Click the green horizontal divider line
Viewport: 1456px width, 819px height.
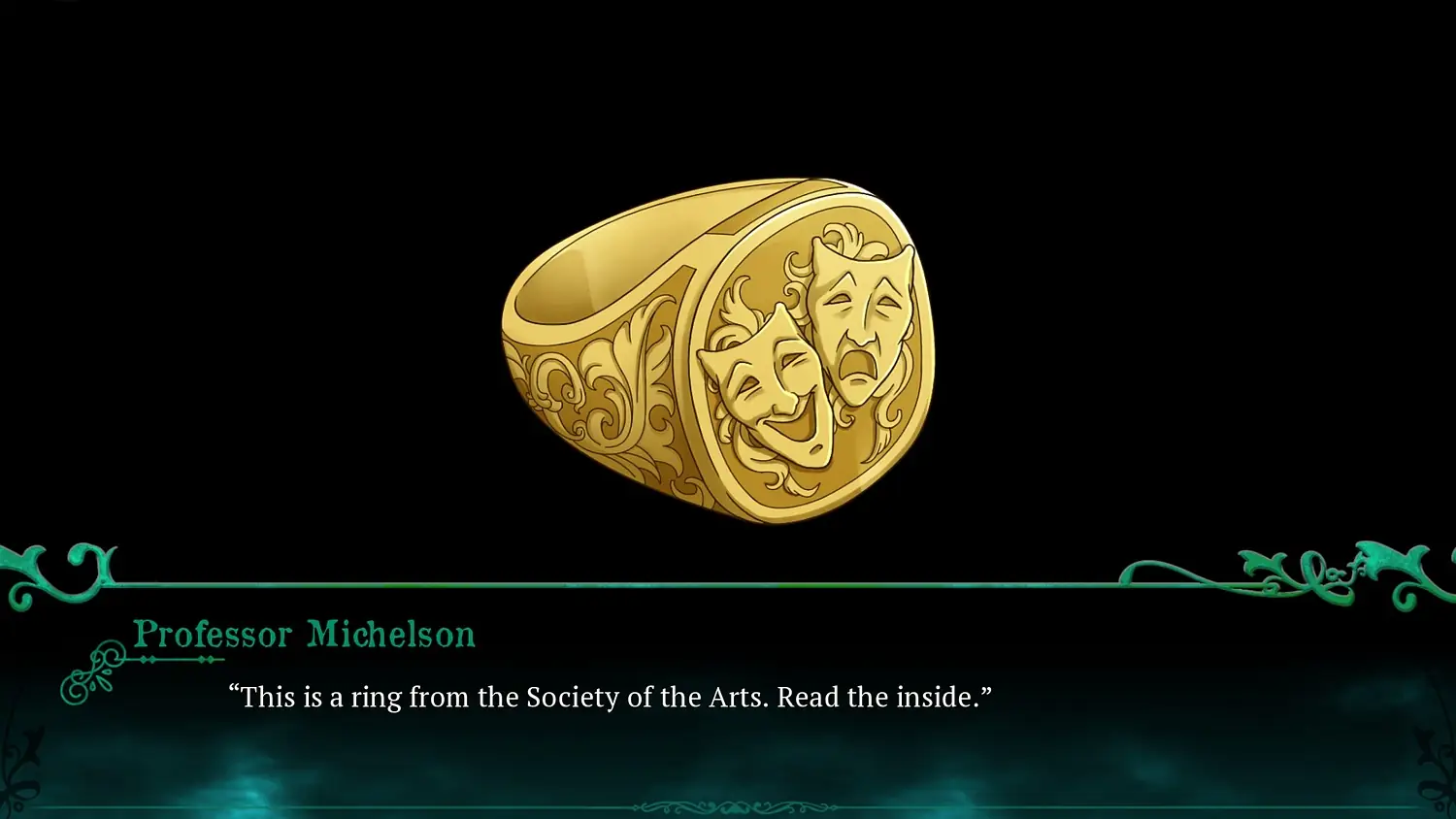pos(728,586)
